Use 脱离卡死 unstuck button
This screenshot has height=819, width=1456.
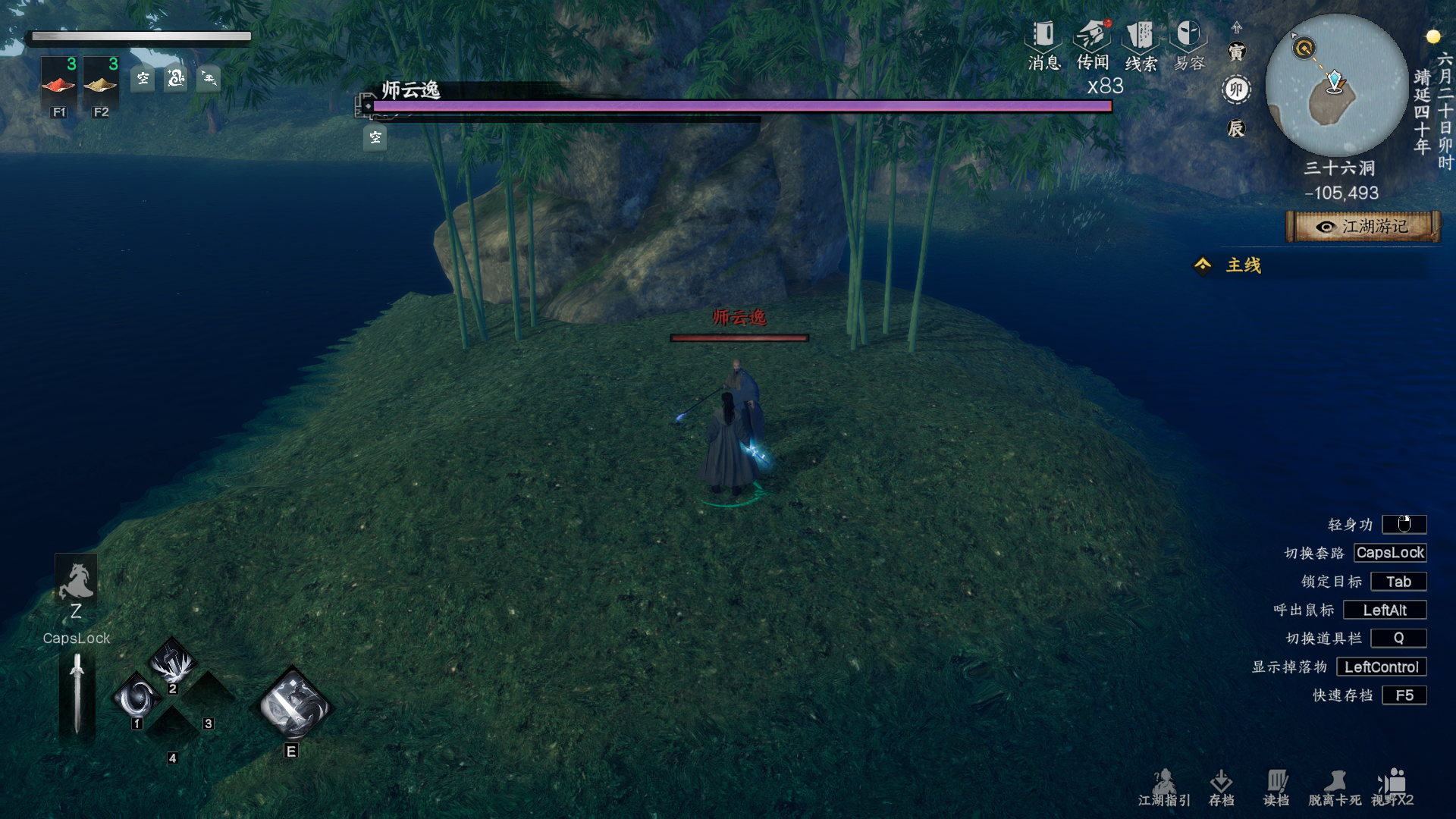click(x=1335, y=787)
